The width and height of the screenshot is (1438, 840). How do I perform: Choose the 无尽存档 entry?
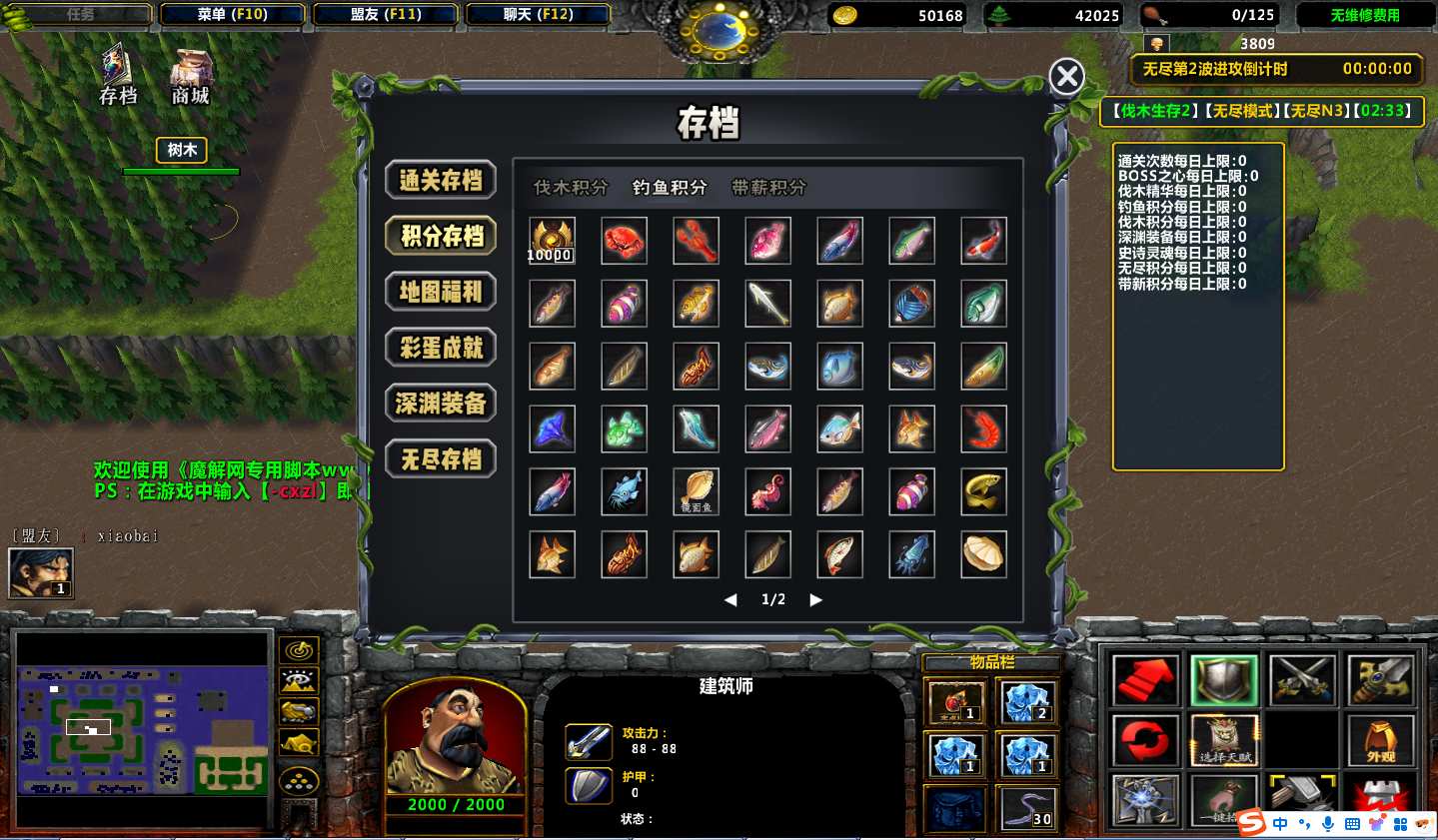pos(441,459)
